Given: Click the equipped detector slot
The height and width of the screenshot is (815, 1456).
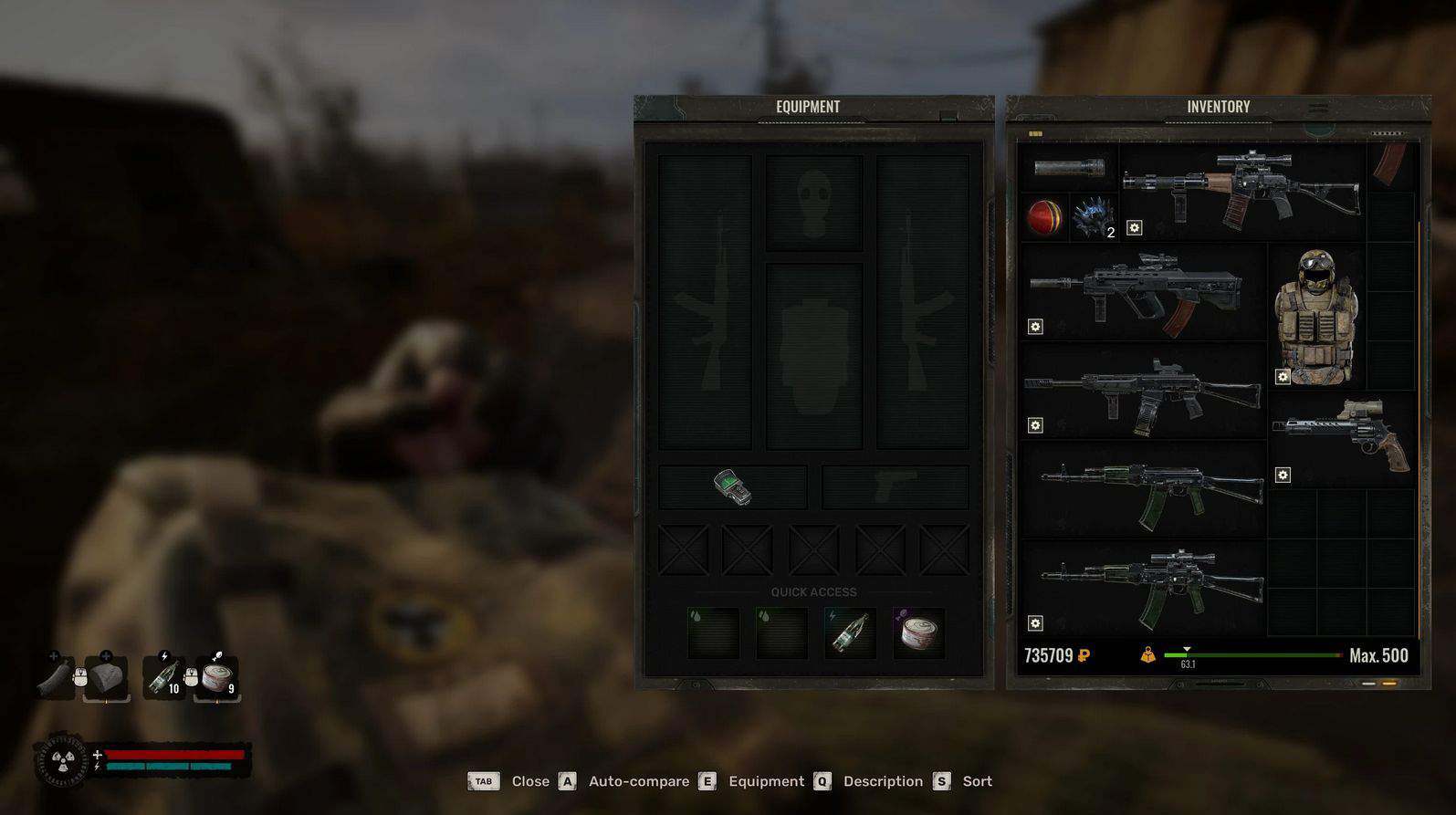Looking at the screenshot, I should pos(733,487).
